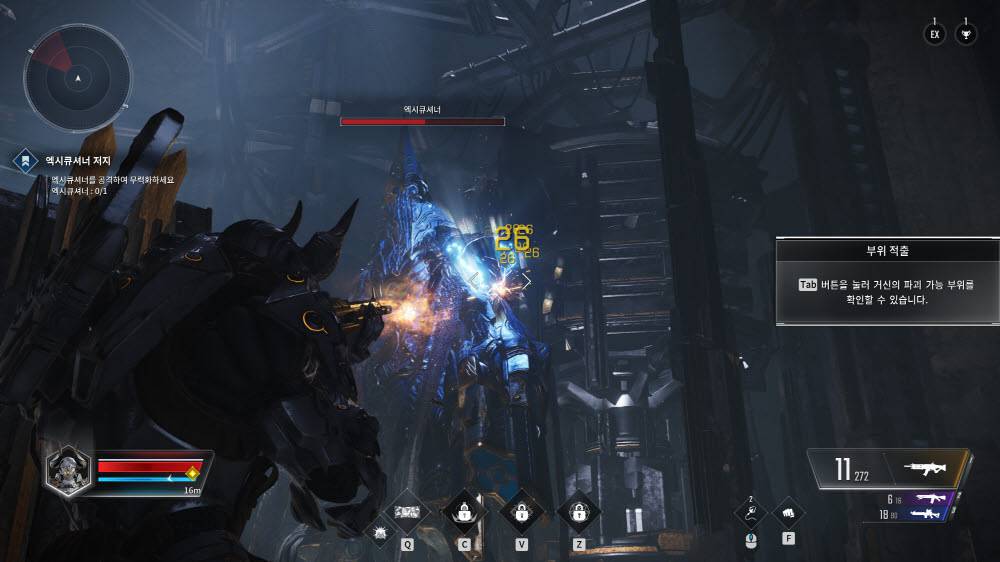This screenshot has height=562, width=1000.
Task: Open the 엑시큐셔너 저지 objective tracker
Action: pos(75,160)
